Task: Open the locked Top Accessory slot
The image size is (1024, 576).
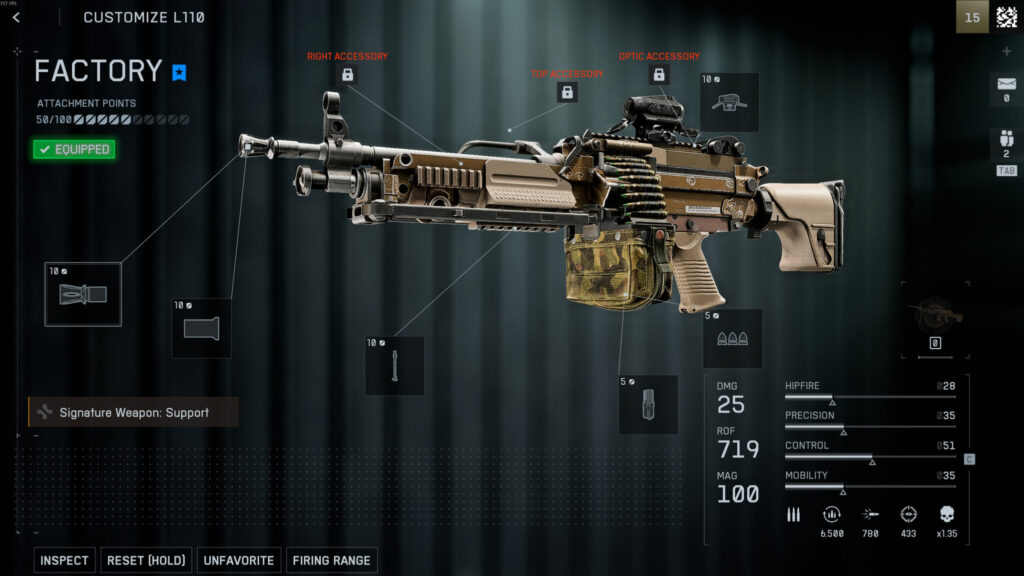Action: [x=567, y=93]
